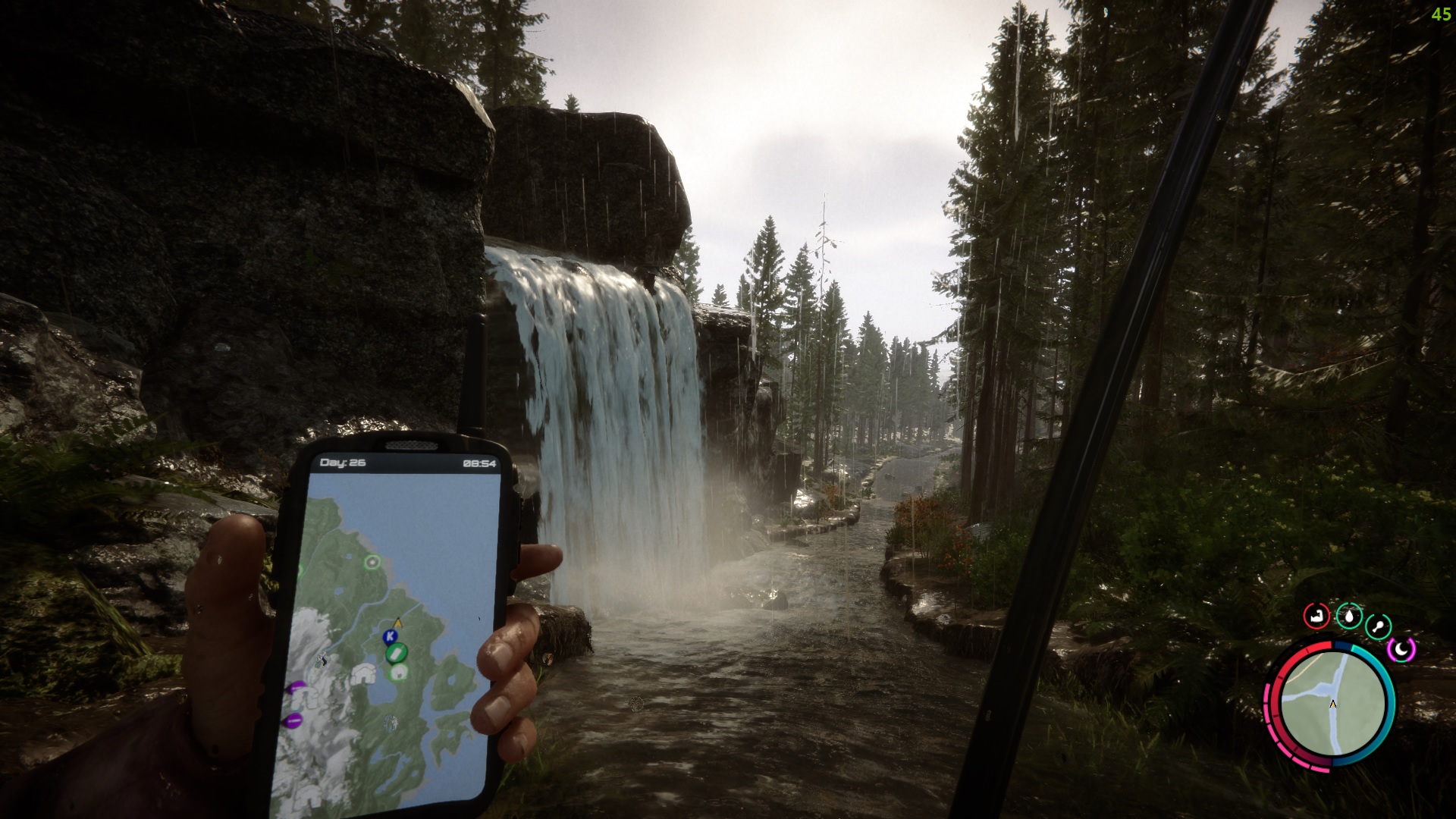Image resolution: width=1456 pixels, height=819 pixels.
Task: Click the yellow player arrow on GPS map
Action: tap(398, 623)
